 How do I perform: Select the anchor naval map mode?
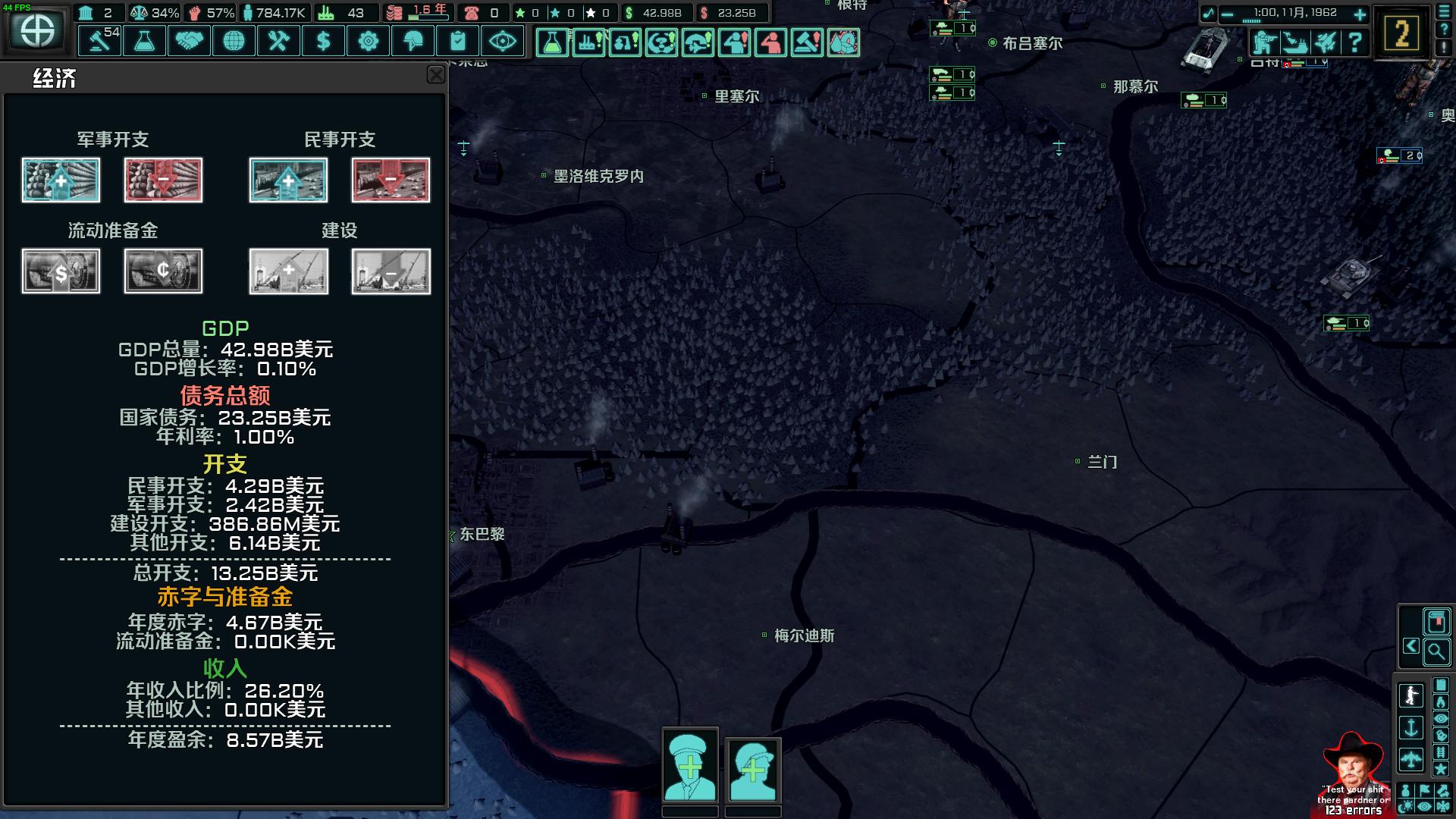pos(1410,728)
